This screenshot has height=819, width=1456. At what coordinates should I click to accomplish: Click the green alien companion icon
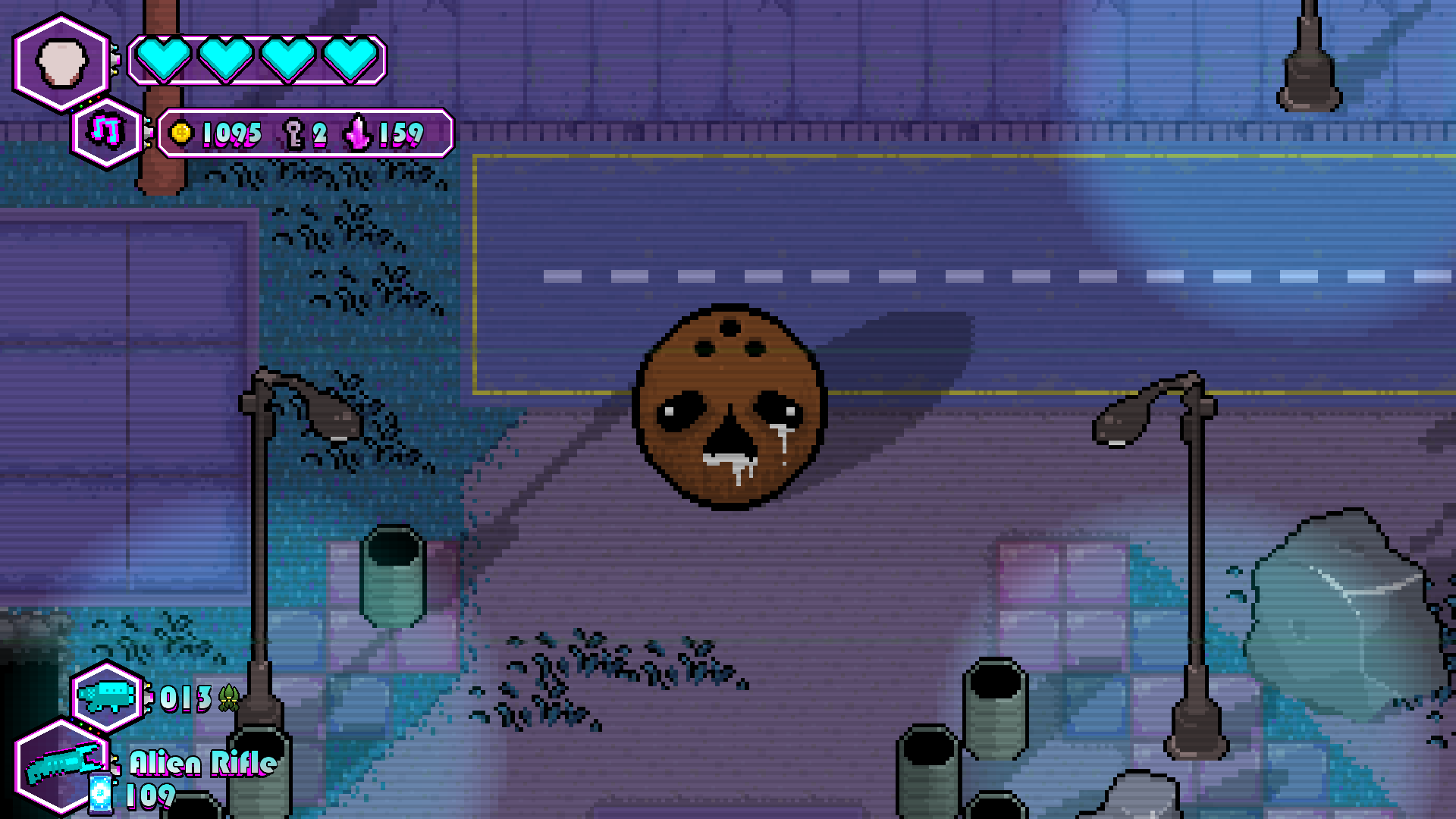pyautogui.click(x=227, y=699)
